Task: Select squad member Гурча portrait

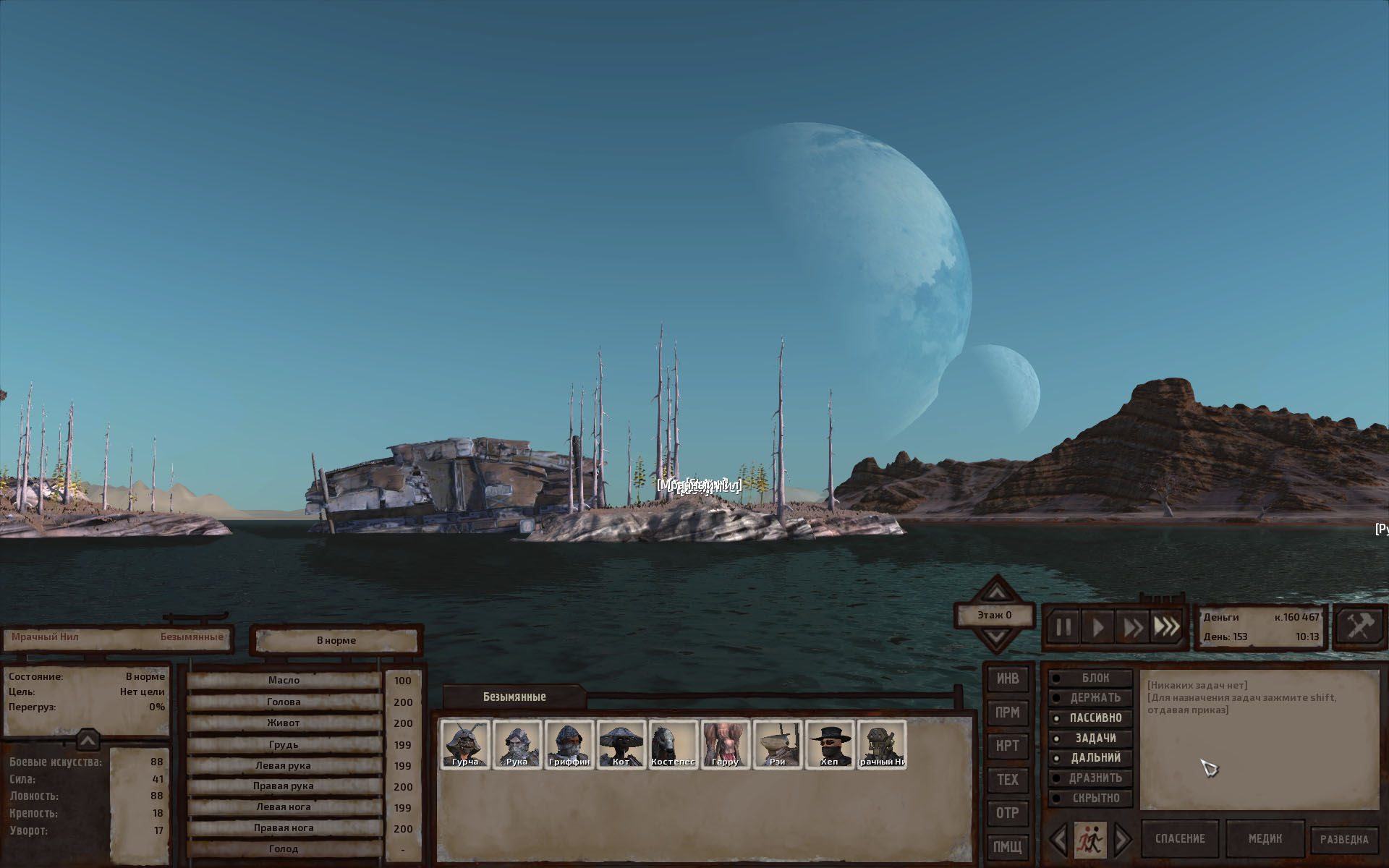Action: pyautogui.click(x=465, y=744)
